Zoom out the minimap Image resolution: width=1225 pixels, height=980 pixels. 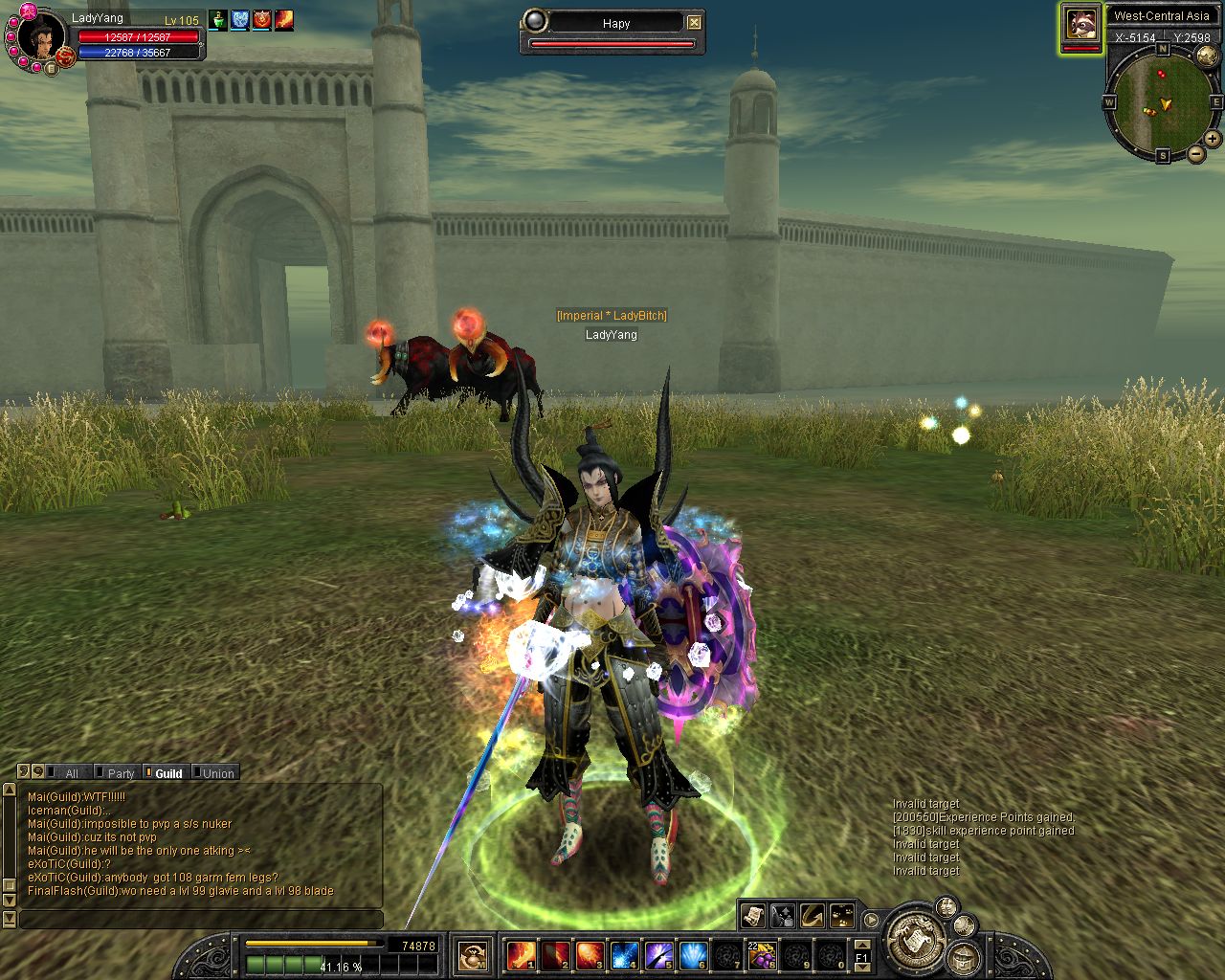tap(1196, 154)
